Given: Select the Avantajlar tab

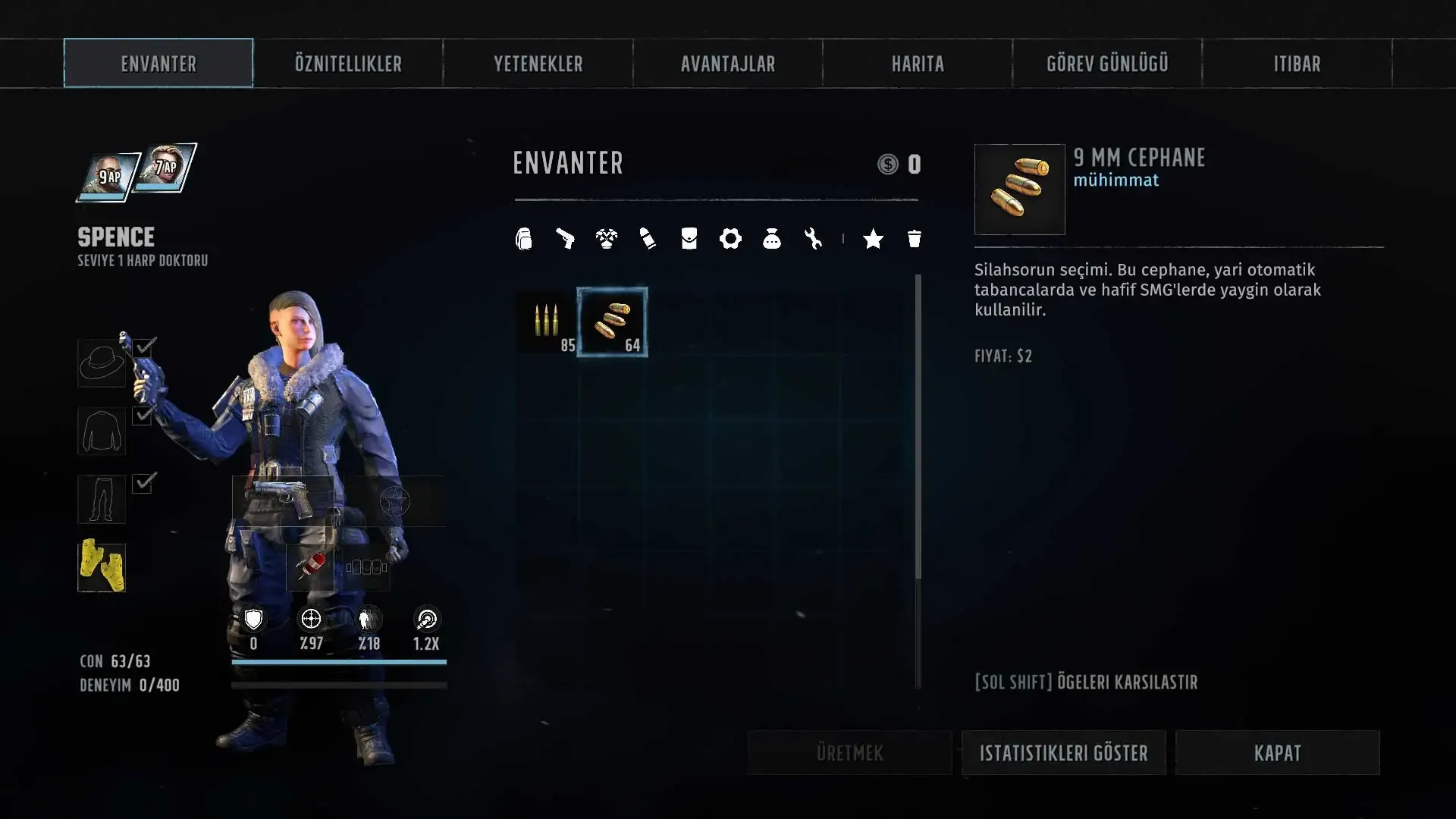Looking at the screenshot, I should point(727,64).
